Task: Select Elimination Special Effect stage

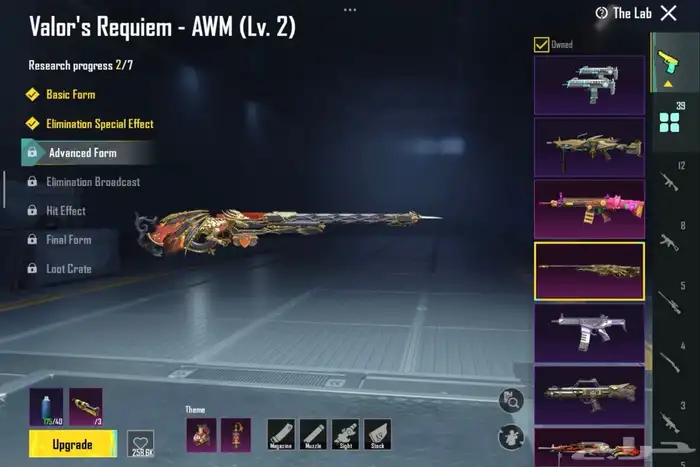Action: pos(99,124)
